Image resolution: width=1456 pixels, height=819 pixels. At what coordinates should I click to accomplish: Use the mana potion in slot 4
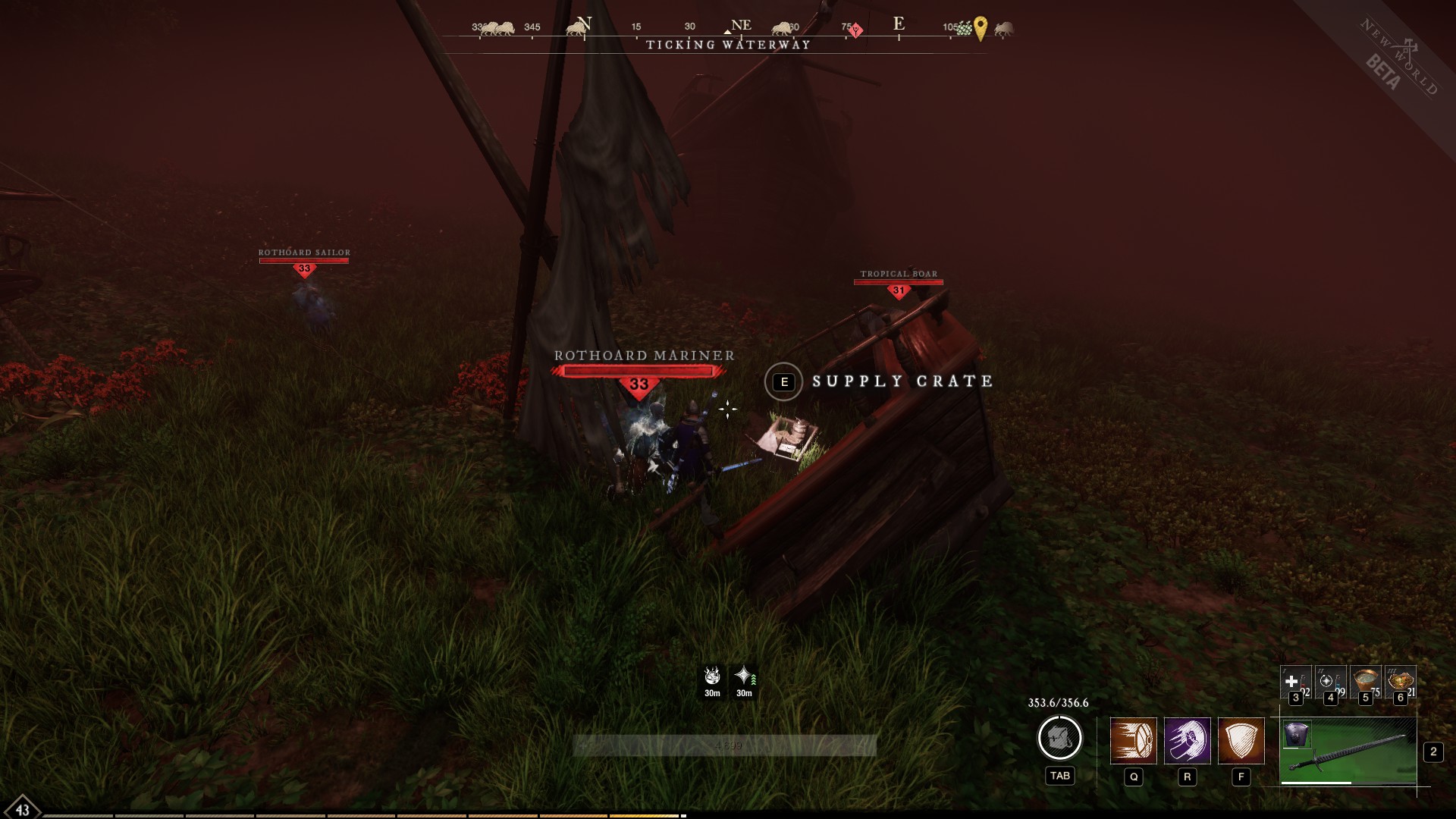(1330, 681)
